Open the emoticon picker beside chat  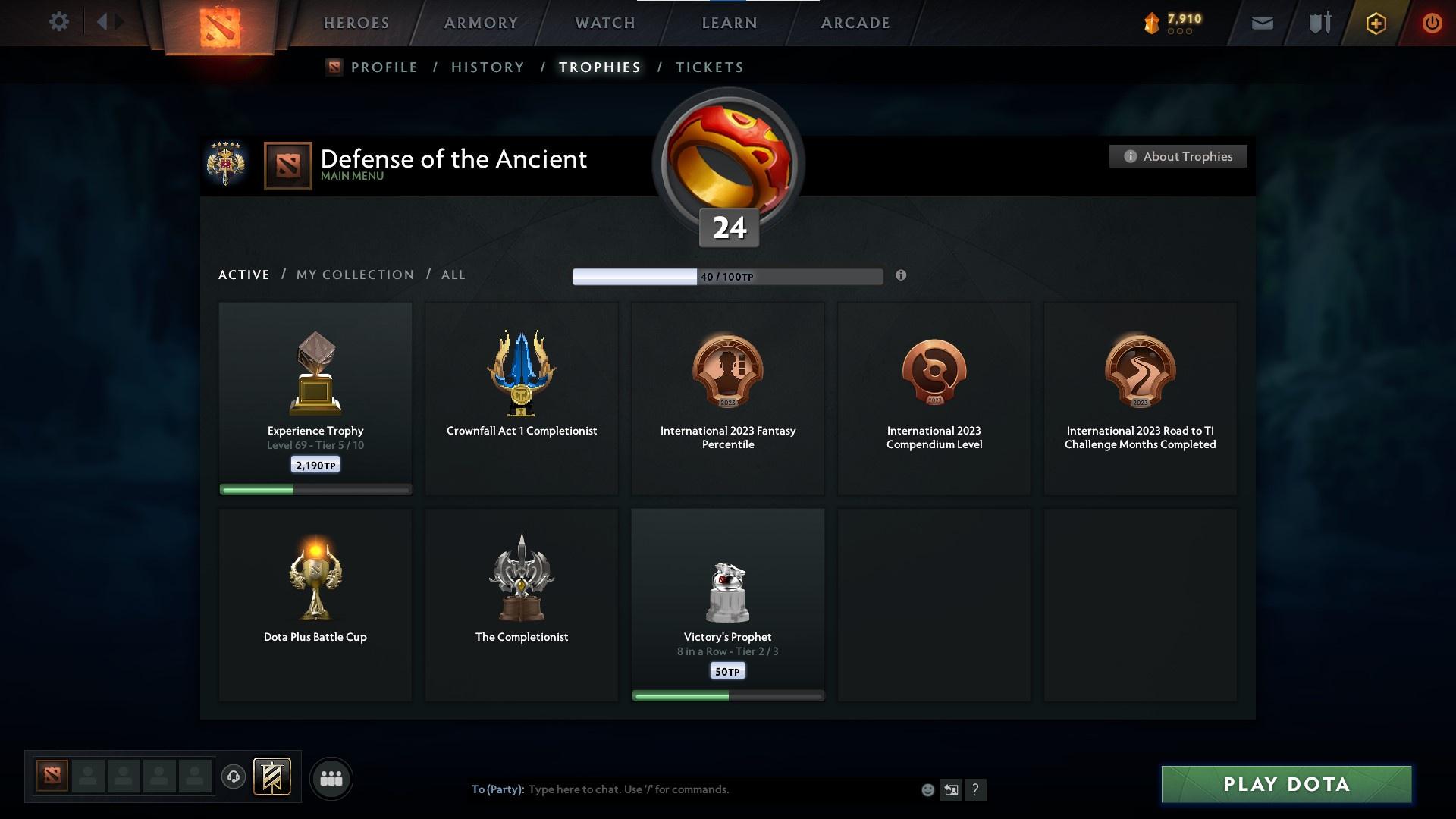click(927, 789)
